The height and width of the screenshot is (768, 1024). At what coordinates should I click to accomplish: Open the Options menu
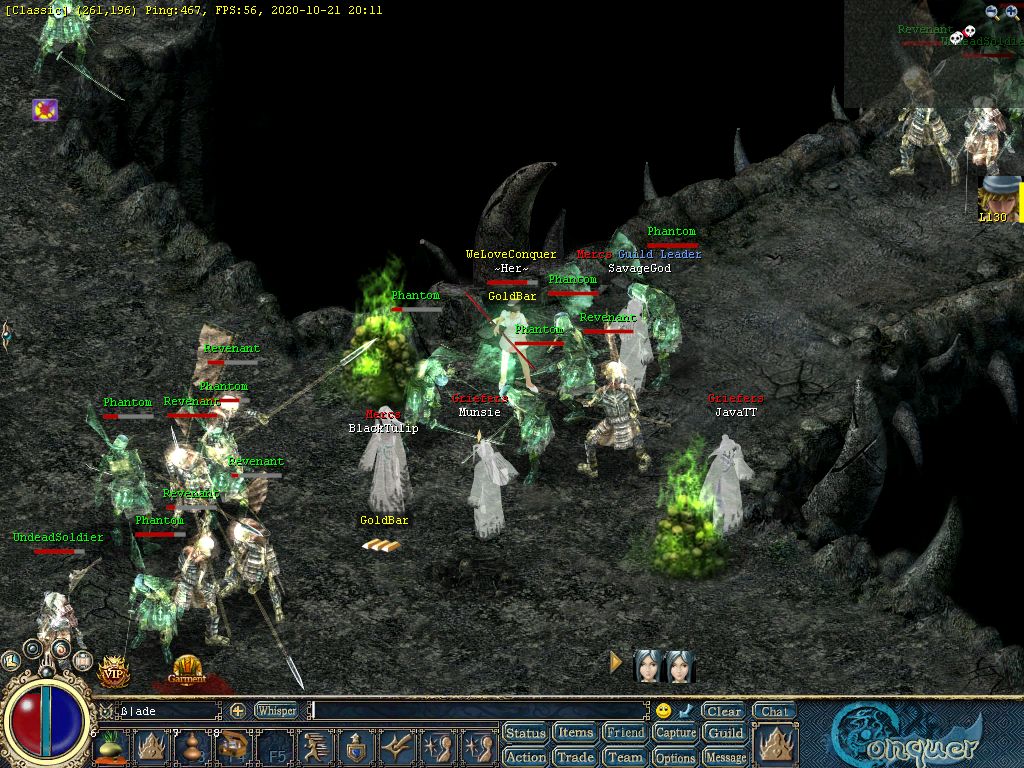coord(675,757)
